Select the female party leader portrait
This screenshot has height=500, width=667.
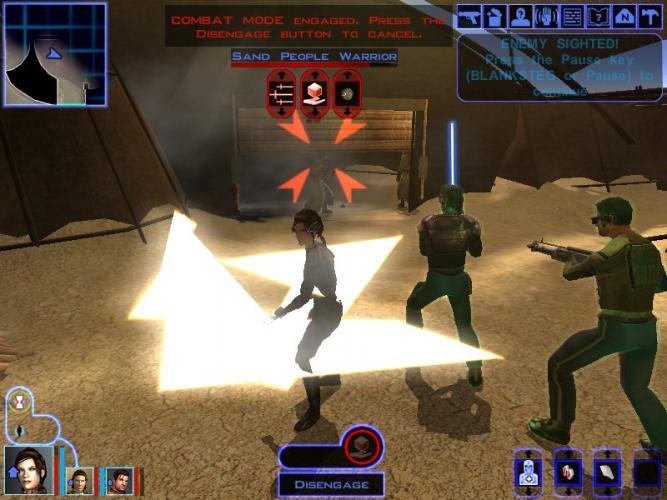(x=28, y=471)
